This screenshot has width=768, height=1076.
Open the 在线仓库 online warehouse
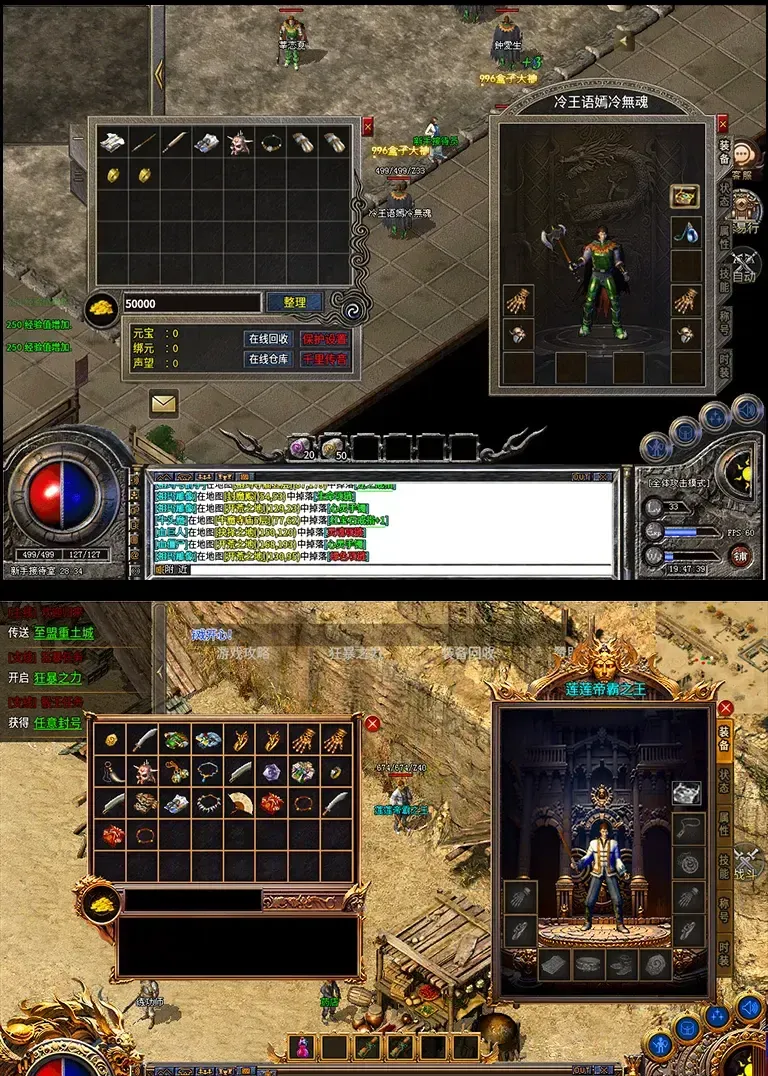pyautogui.click(x=269, y=359)
